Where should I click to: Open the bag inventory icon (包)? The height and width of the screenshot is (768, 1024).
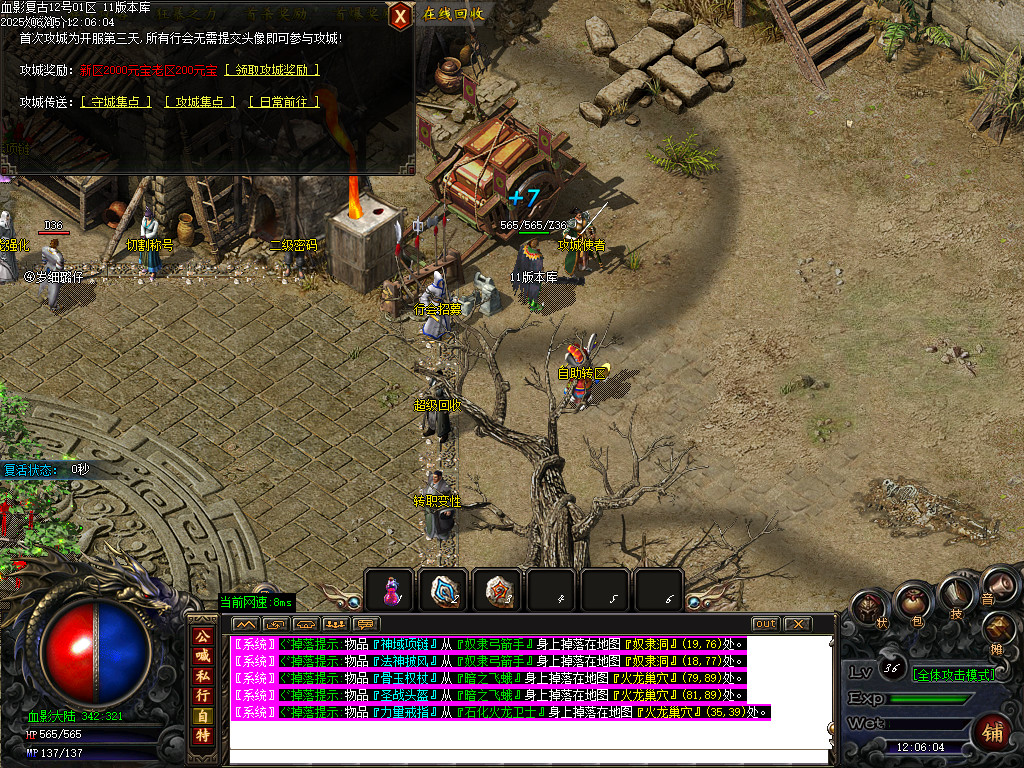point(914,601)
